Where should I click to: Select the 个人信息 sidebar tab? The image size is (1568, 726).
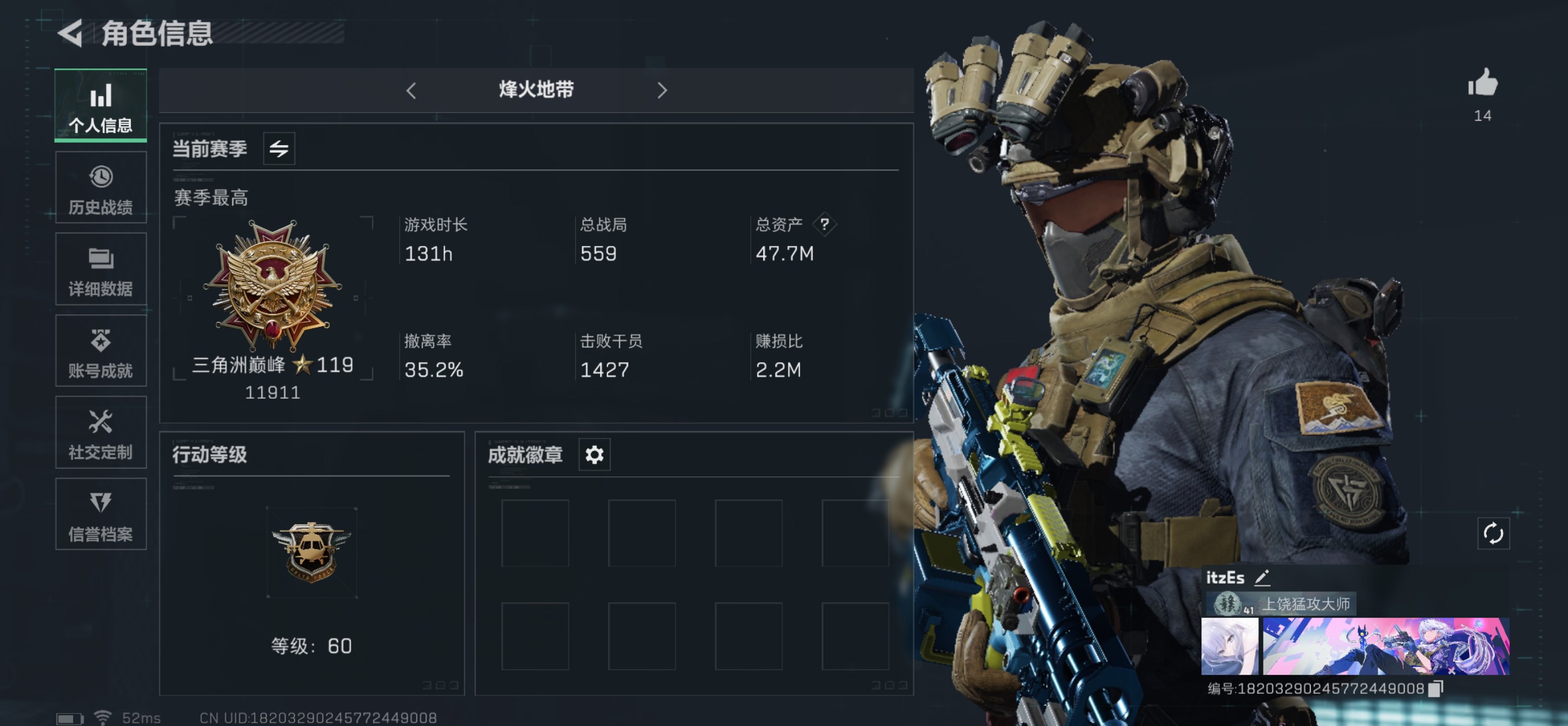click(x=100, y=105)
